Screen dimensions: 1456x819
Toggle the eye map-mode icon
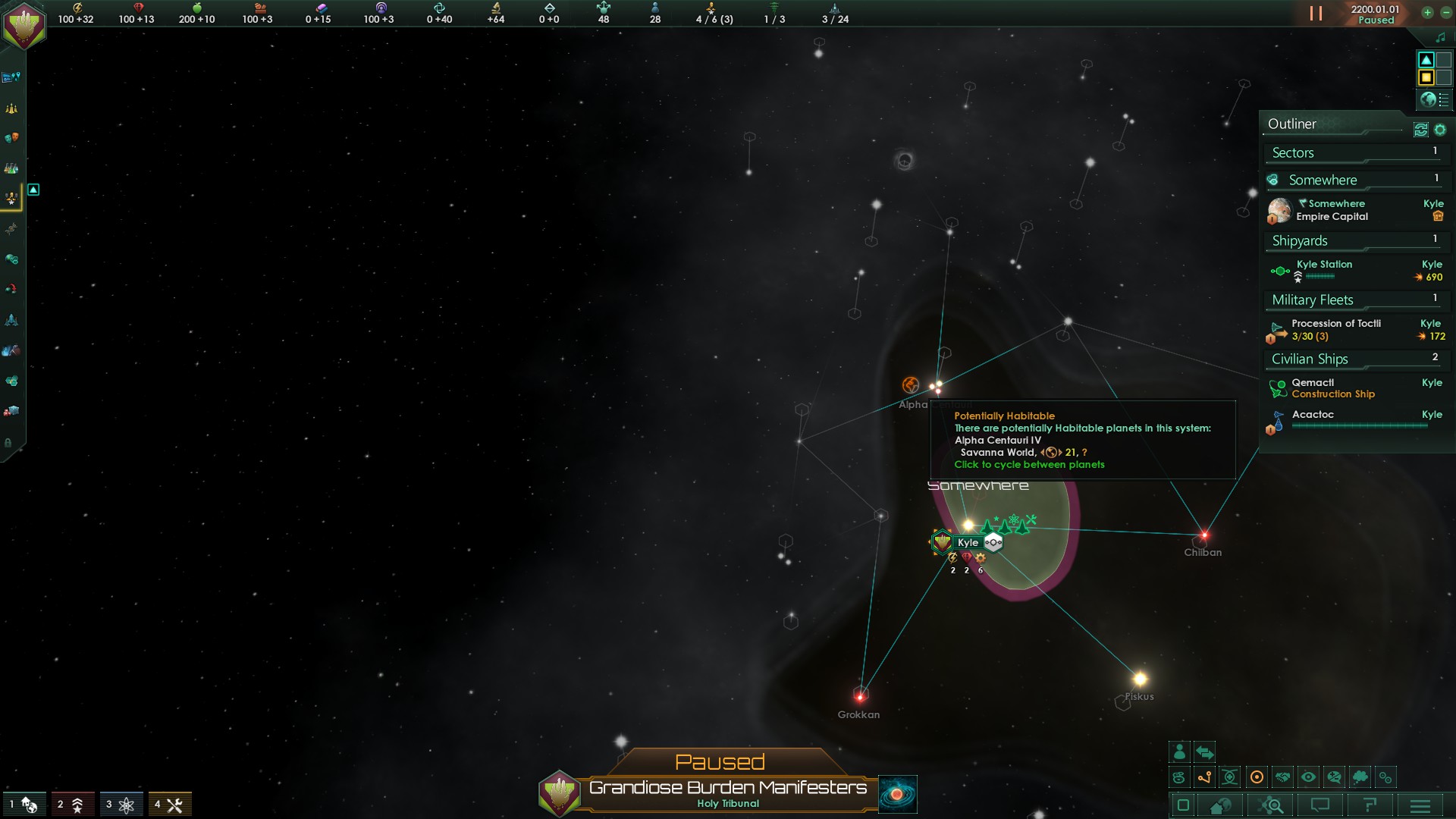tap(1308, 777)
